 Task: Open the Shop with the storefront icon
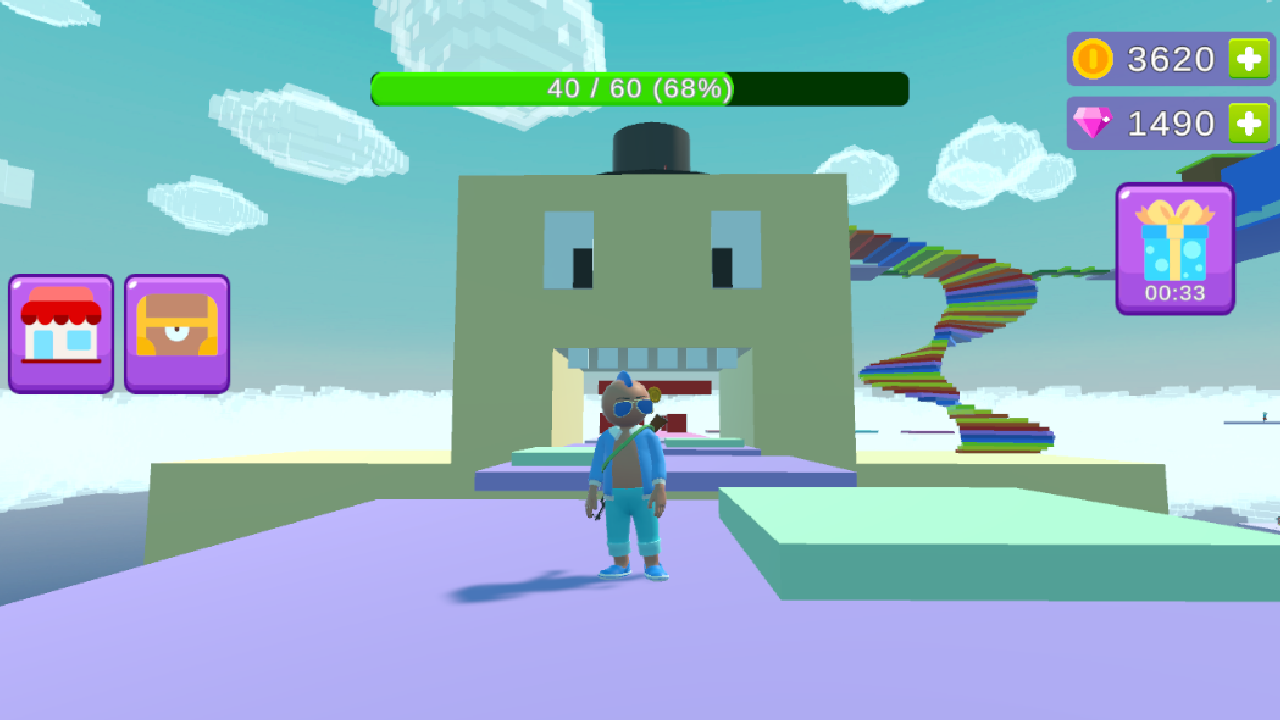coord(60,333)
